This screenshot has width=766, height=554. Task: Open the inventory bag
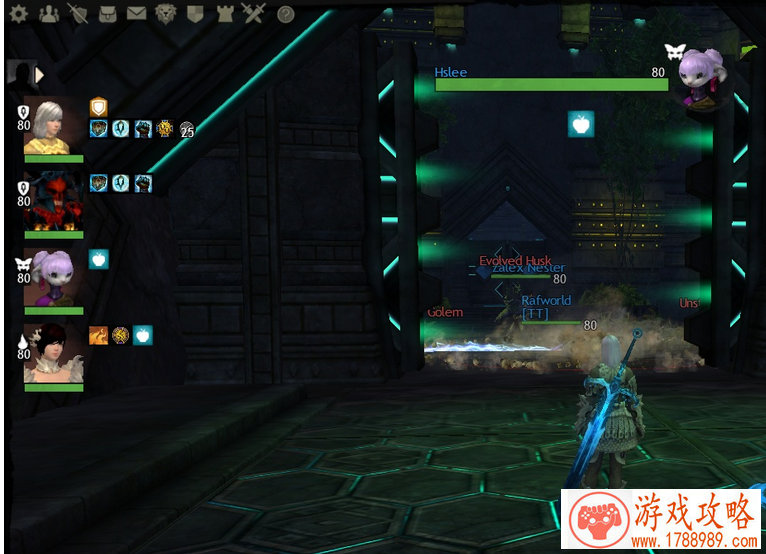pos(107,14)
